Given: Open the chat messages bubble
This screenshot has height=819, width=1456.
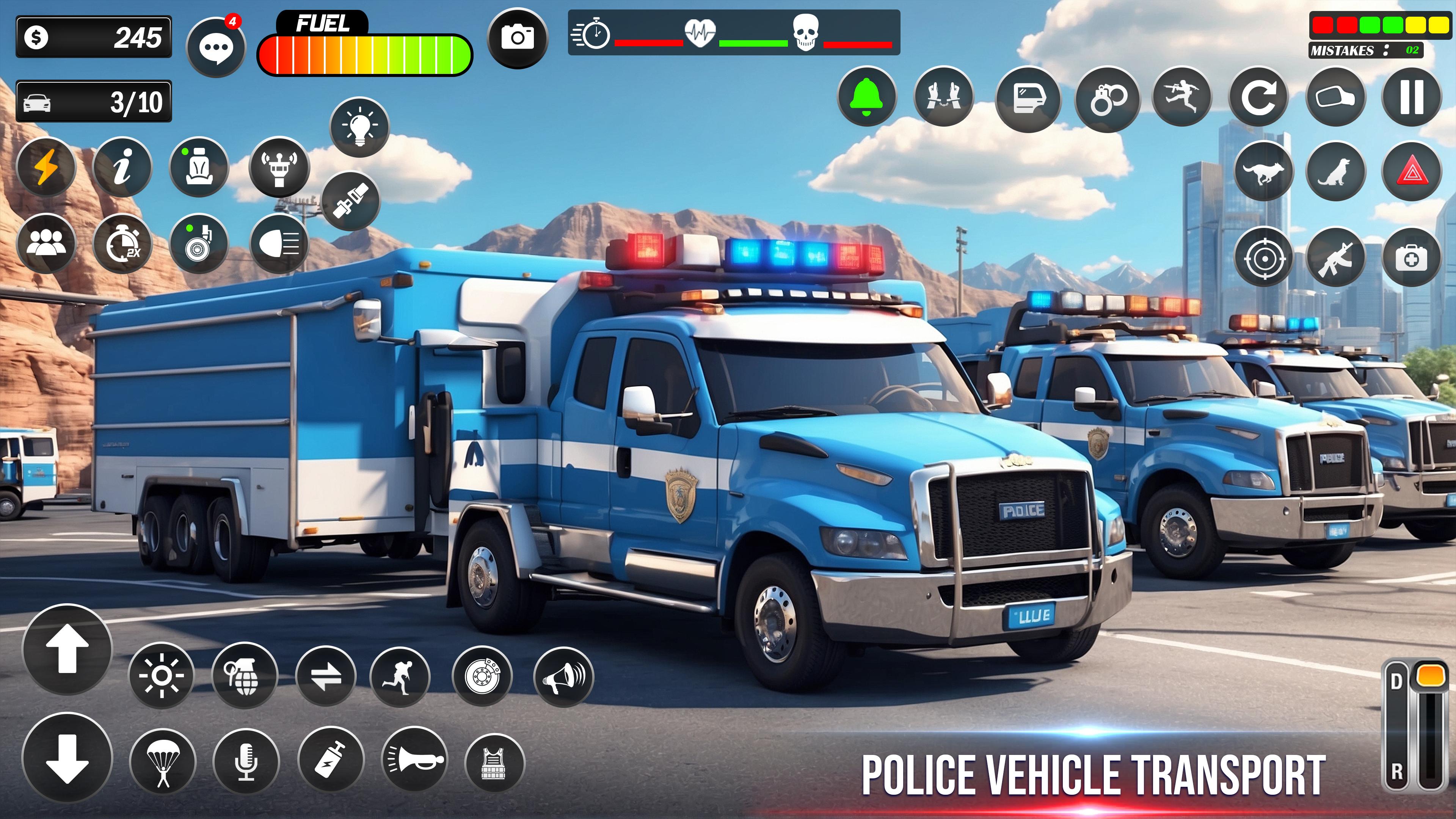Looking at the screenshot, I should coord(216,47).
